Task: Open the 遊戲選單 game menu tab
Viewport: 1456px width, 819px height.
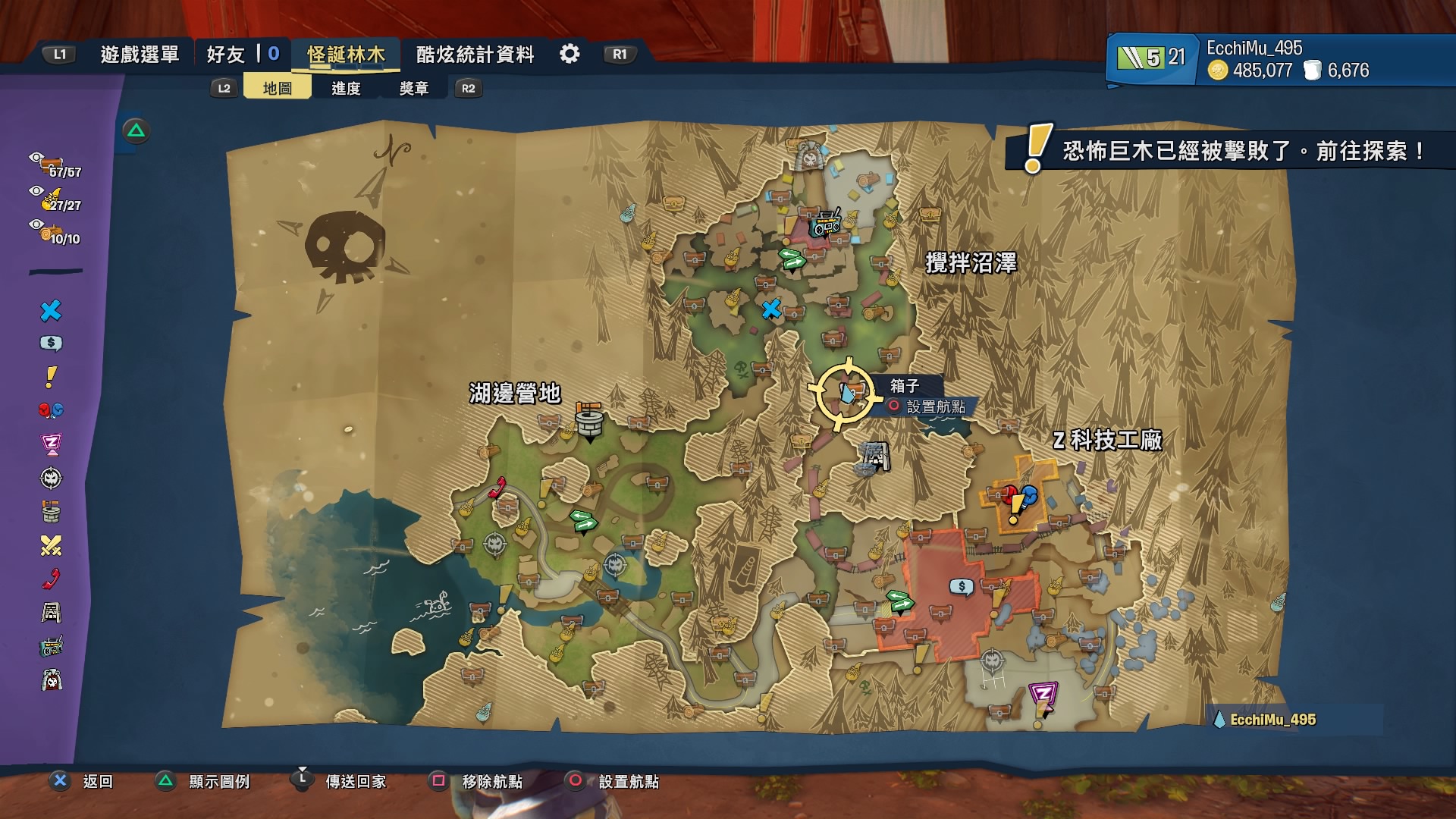Action: (x=140, y=55)
